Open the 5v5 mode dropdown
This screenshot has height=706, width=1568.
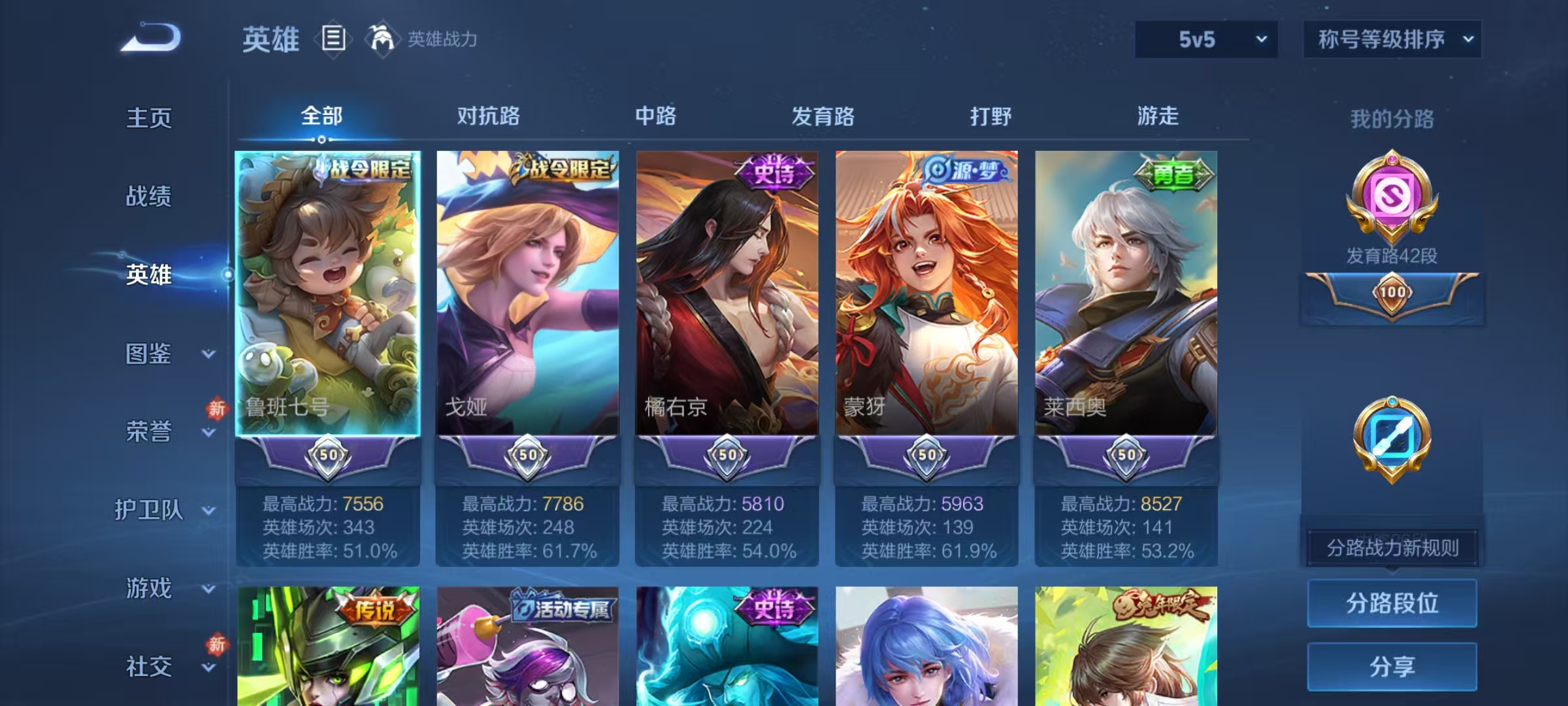click(1205, 40)
